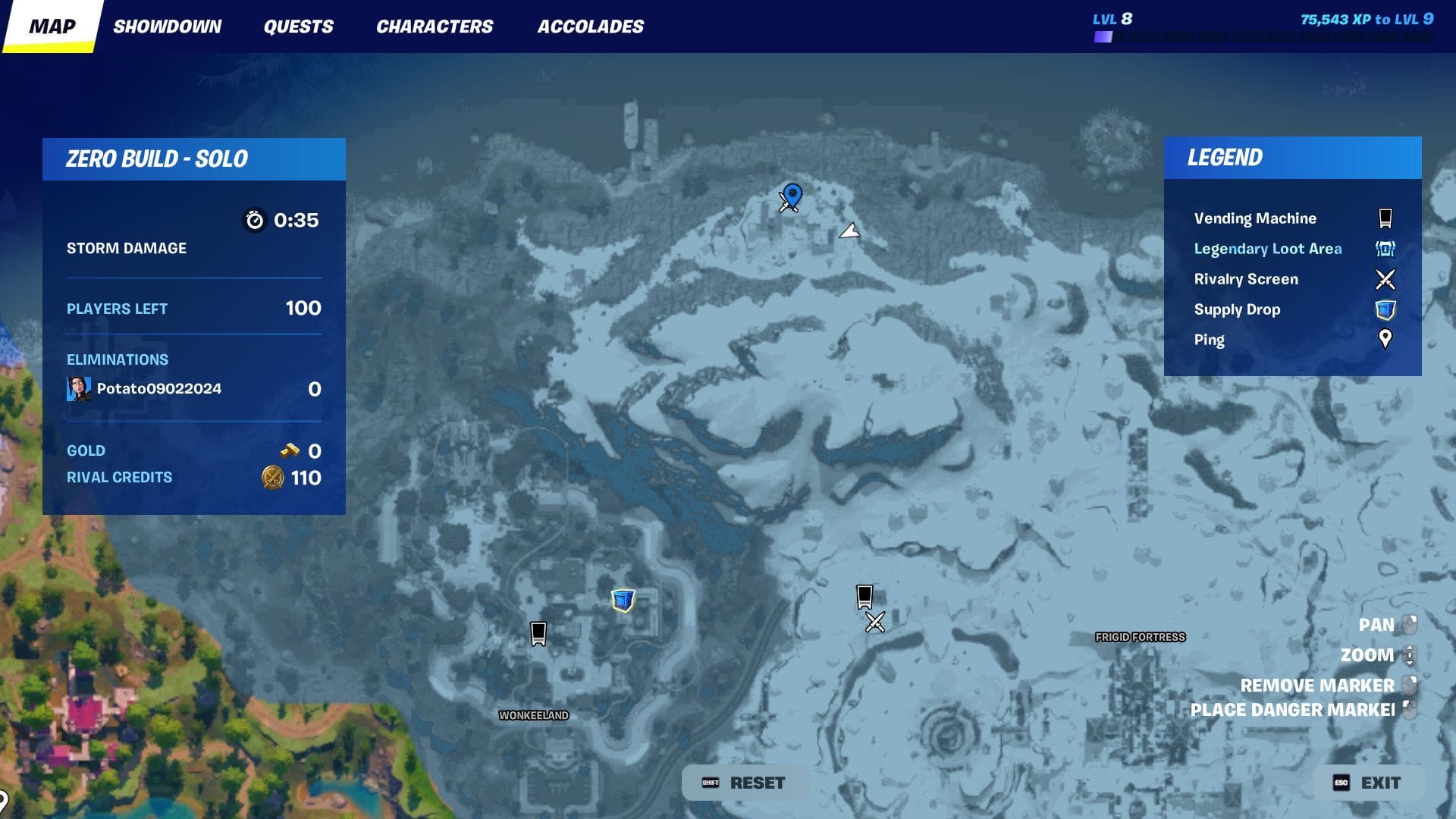Open the QUESTS tab

click(299, 26)
